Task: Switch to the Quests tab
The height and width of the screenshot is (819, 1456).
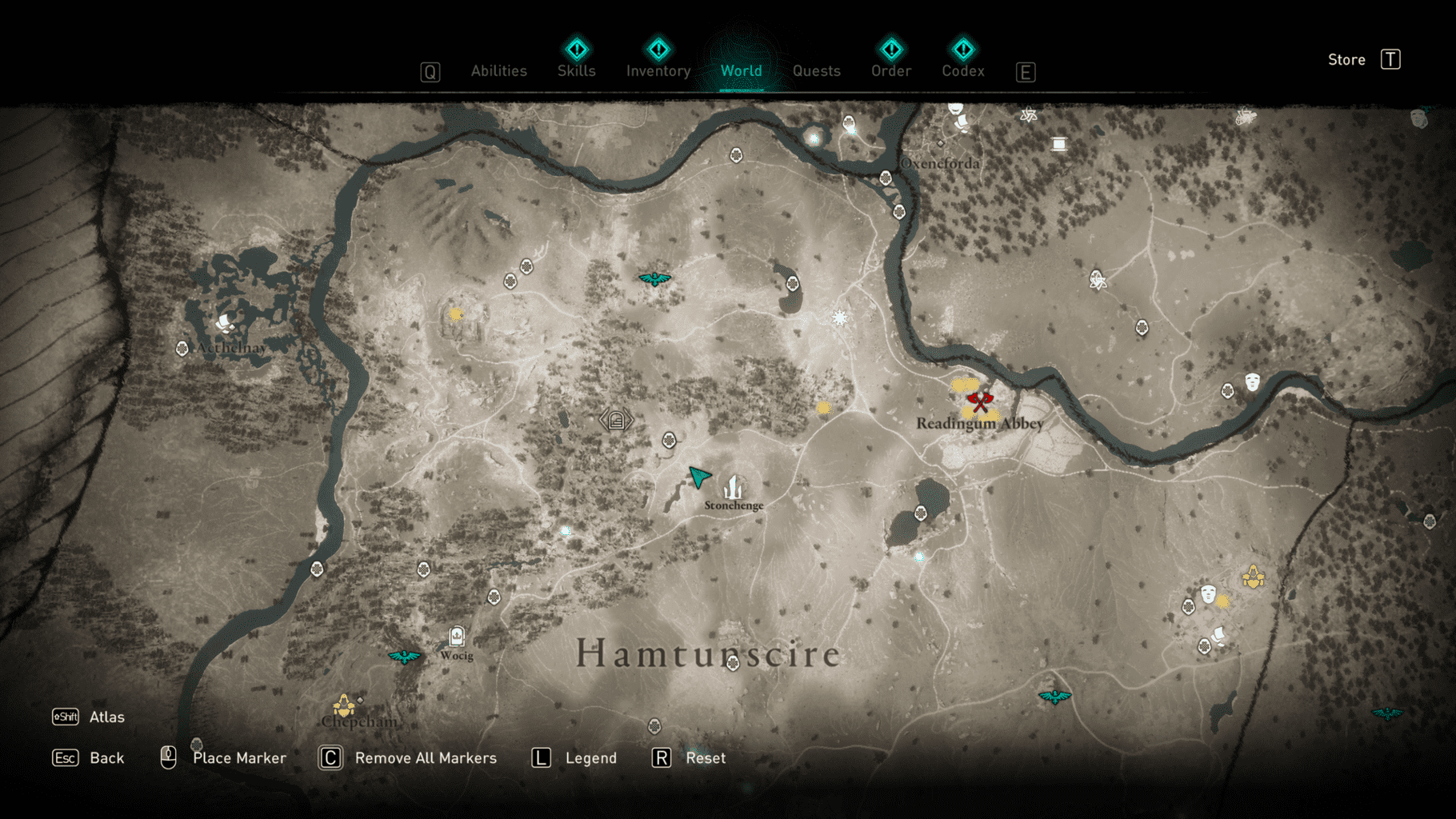Action: (817, 70)
